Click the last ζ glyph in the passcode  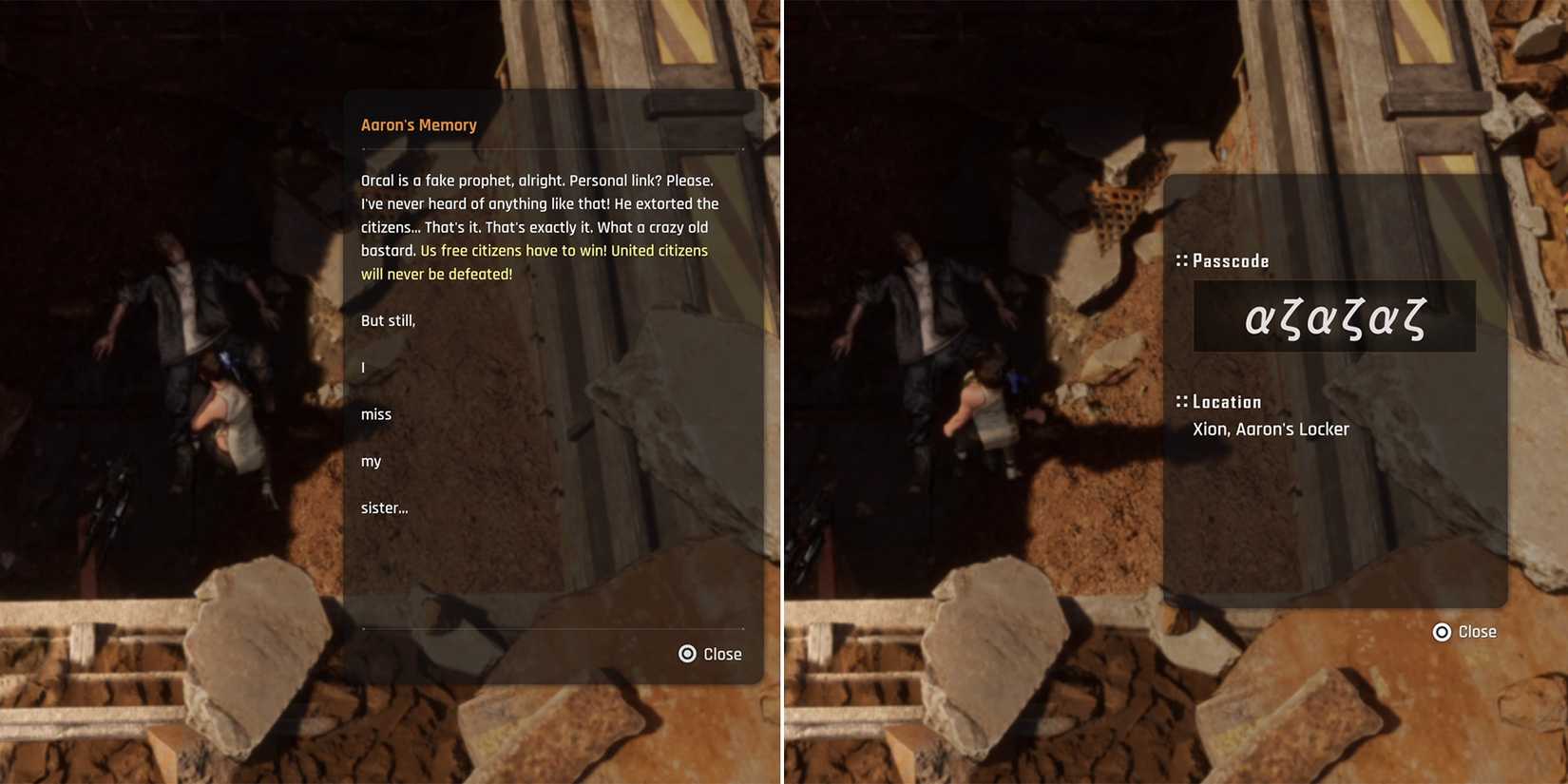point(1412,317)
